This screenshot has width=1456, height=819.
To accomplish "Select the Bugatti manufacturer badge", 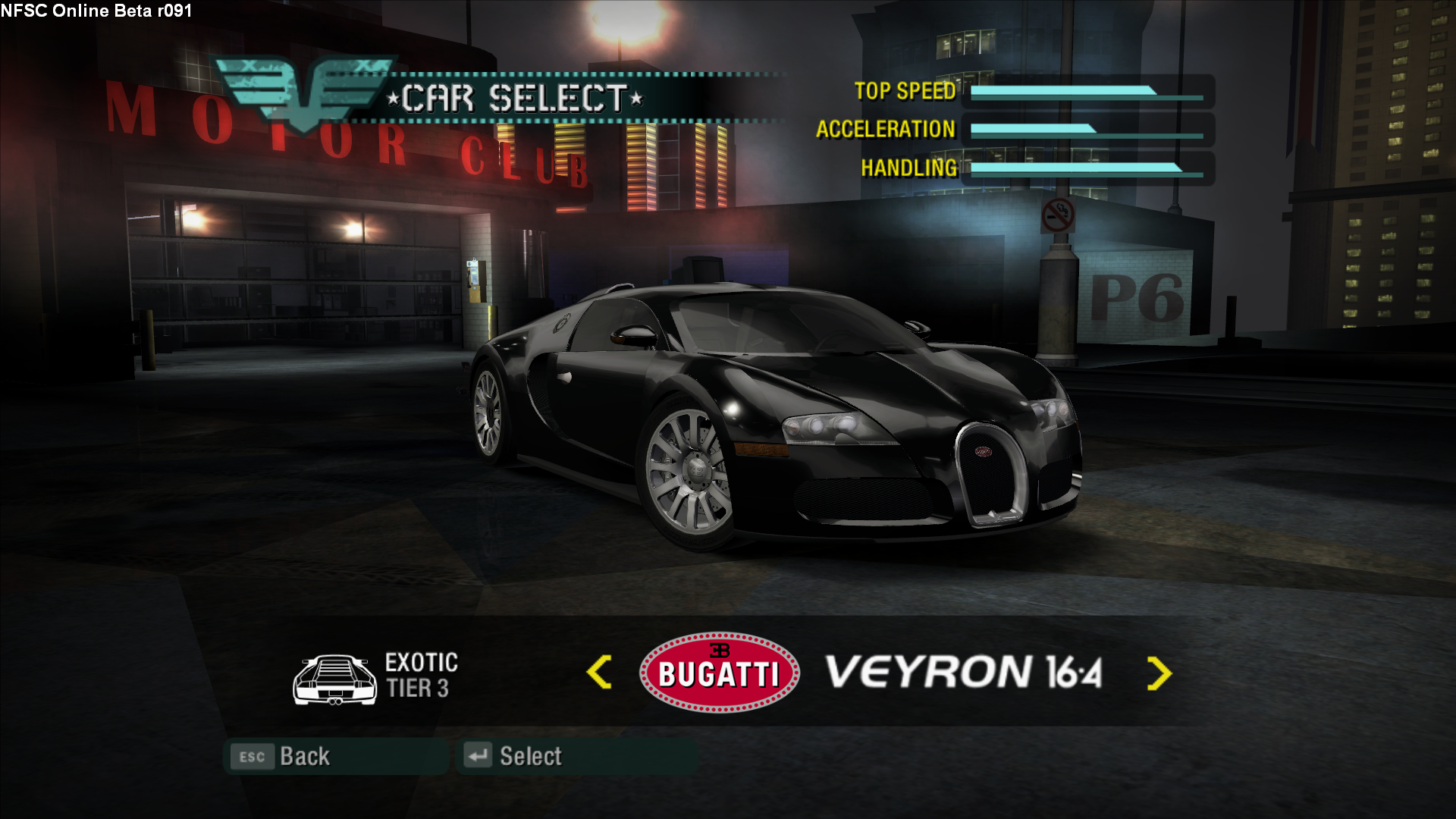I will pos(718,673).
